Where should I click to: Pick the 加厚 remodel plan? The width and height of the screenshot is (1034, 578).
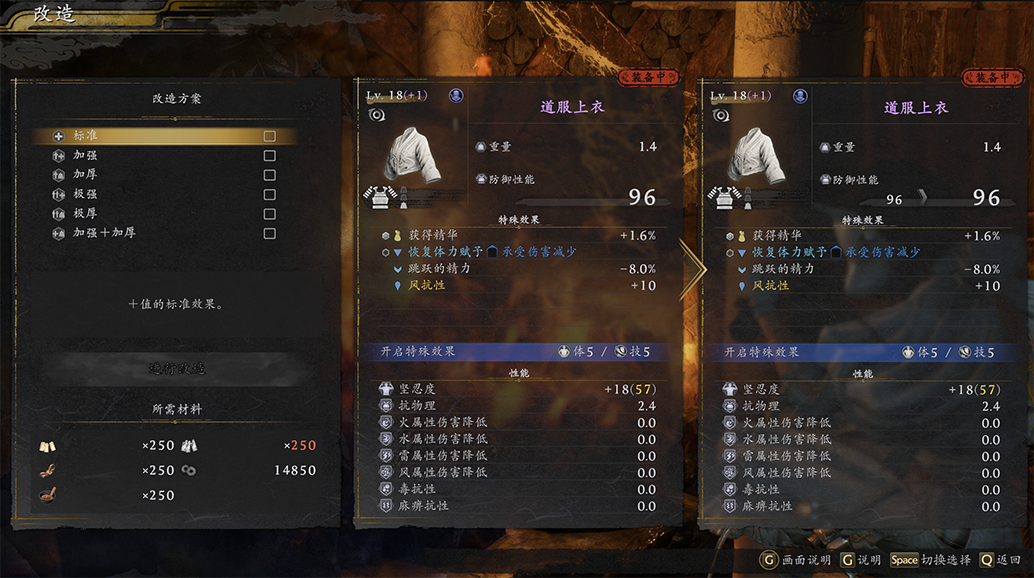coord(163,175)
